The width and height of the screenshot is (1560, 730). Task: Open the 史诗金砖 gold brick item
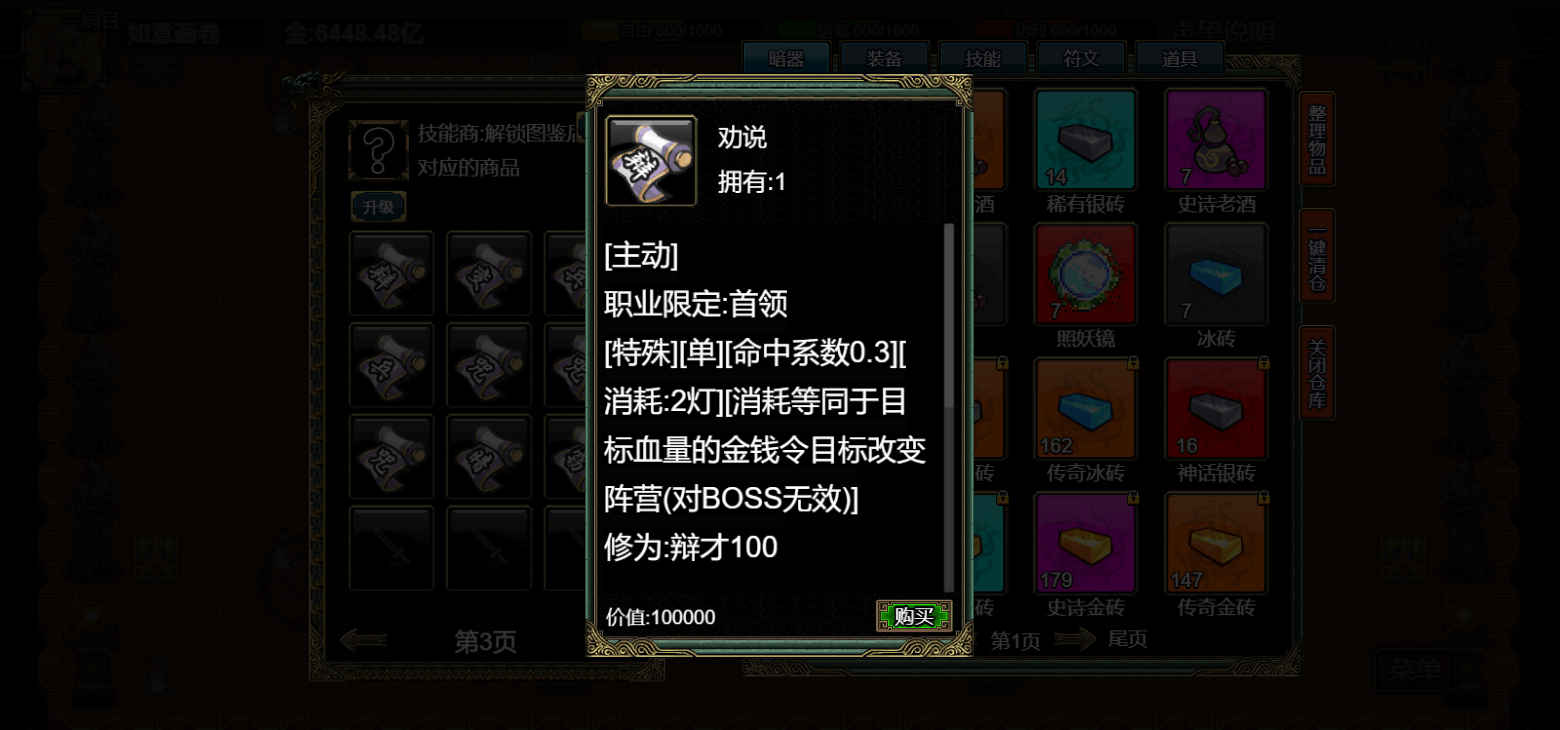click(x=1085, y=540)
